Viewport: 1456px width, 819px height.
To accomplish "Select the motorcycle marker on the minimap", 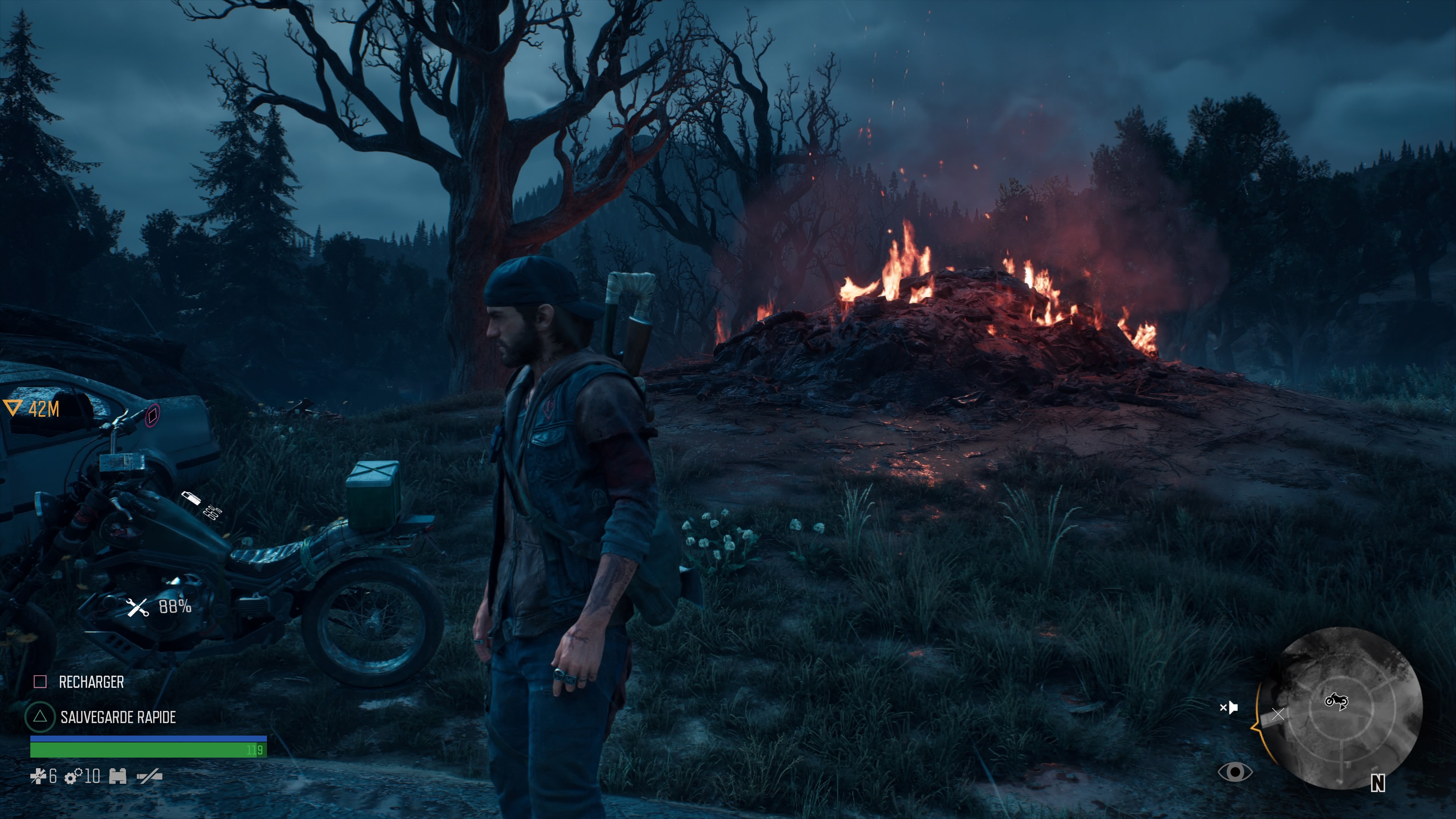I will coord(1336,701).
